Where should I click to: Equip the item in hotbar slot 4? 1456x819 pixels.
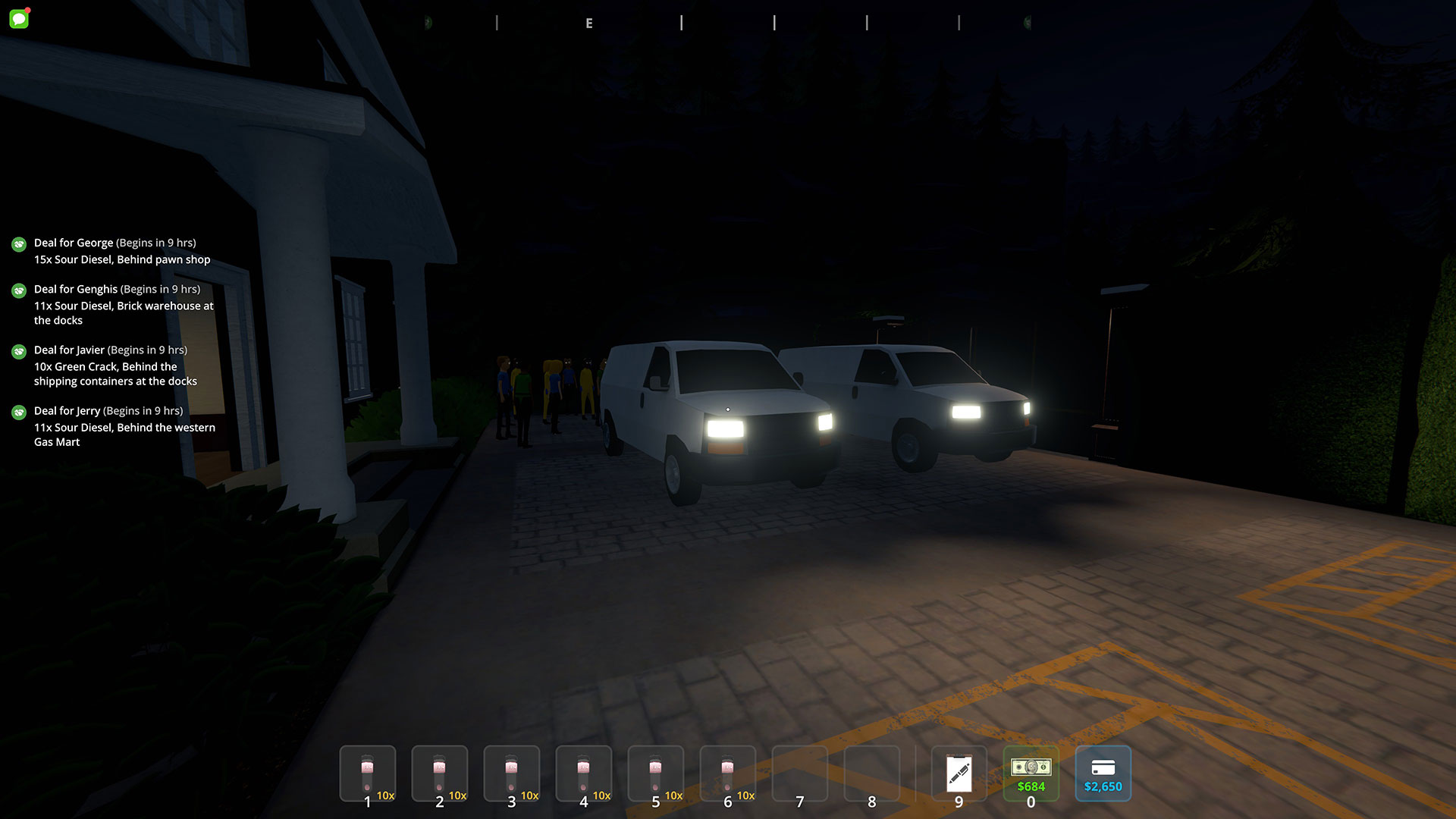pos(584,773)
